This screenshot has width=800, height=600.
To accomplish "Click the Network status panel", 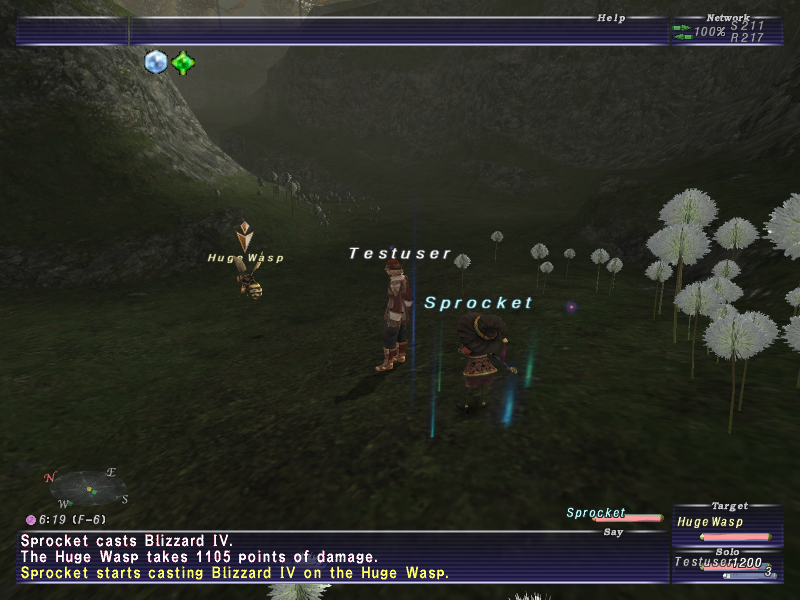I will tap(727, 31).
